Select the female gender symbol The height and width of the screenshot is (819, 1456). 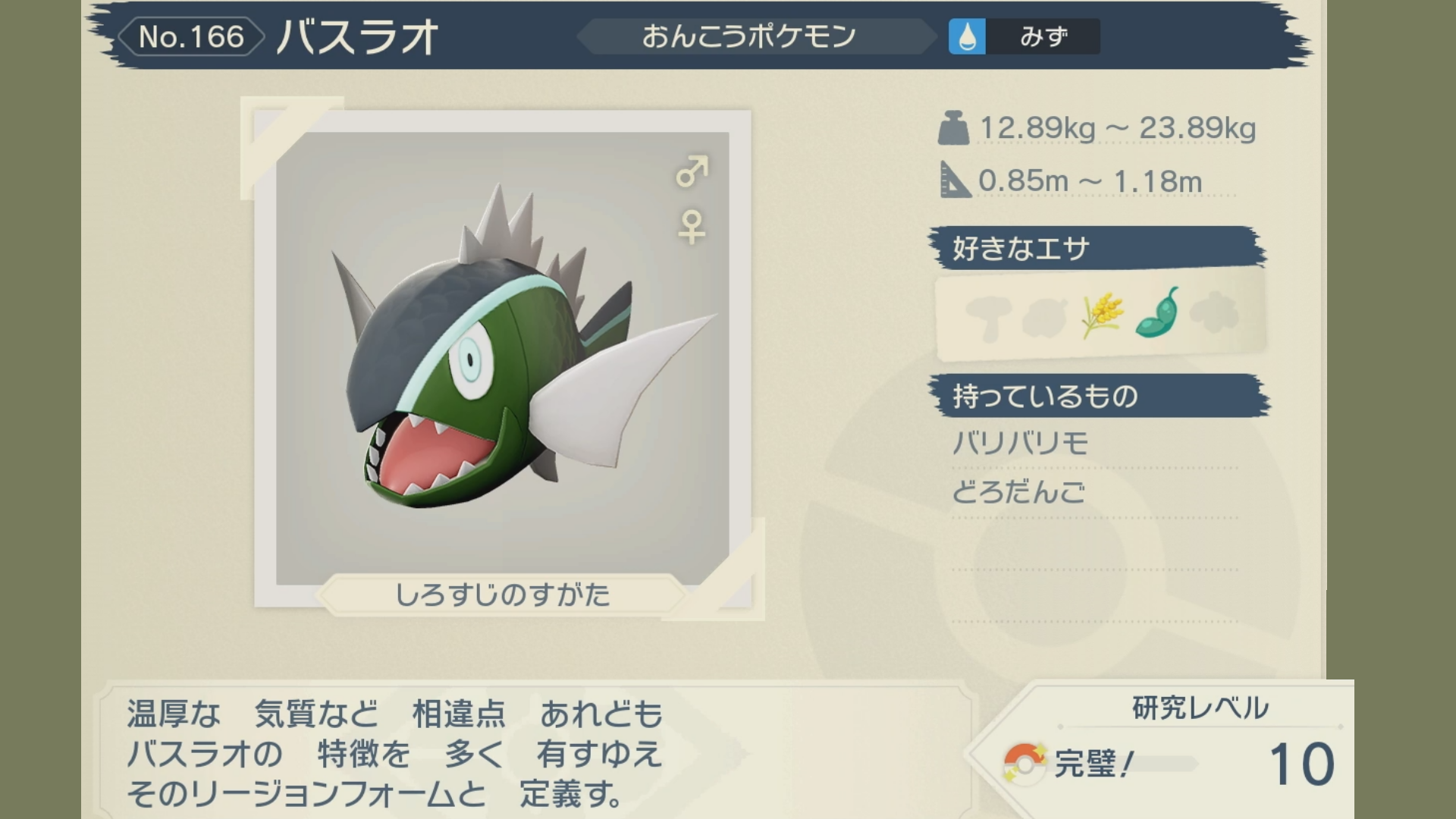(691, 227)
